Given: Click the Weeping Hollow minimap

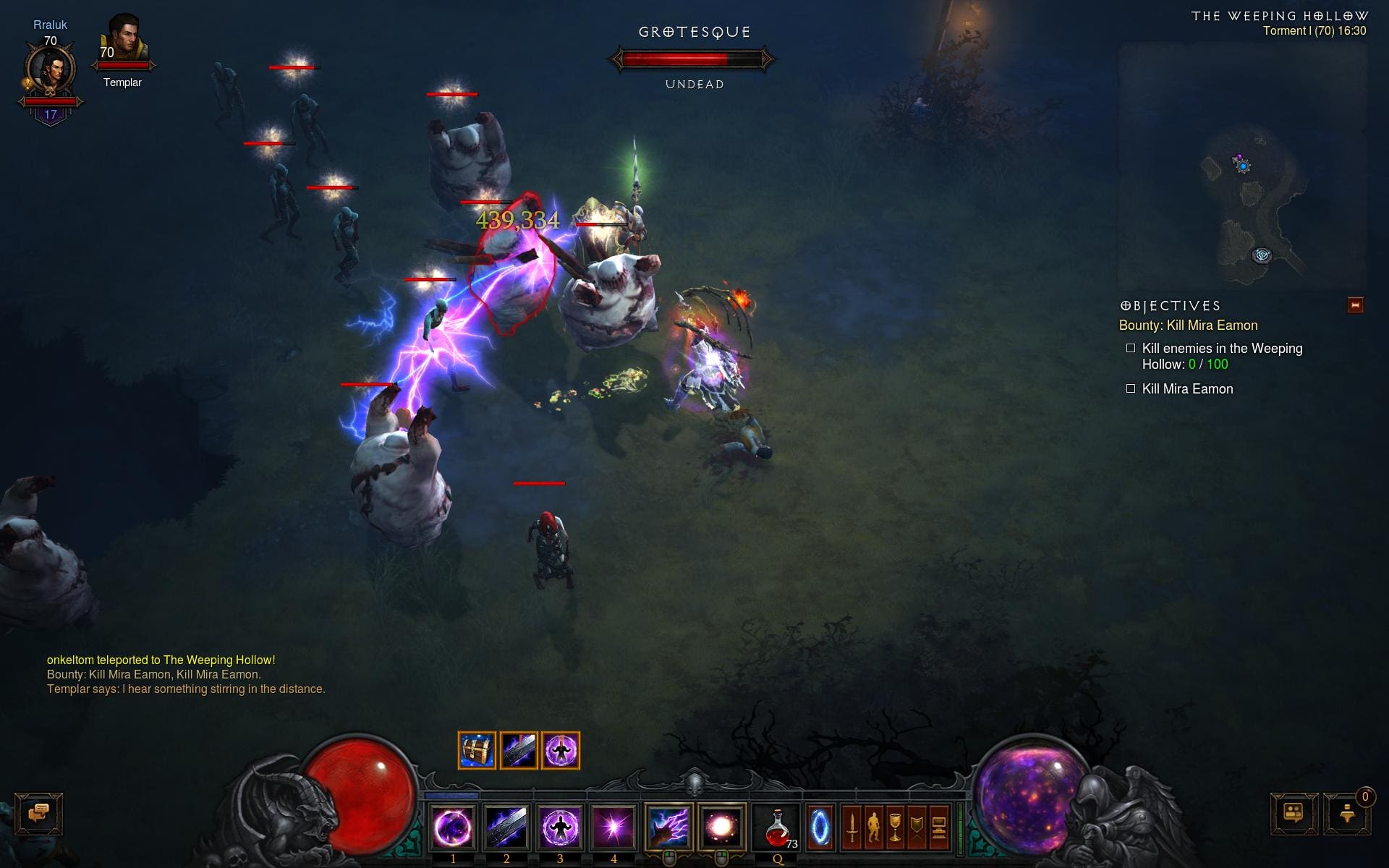Looking at the screenshot, I should click(1243, 166).
